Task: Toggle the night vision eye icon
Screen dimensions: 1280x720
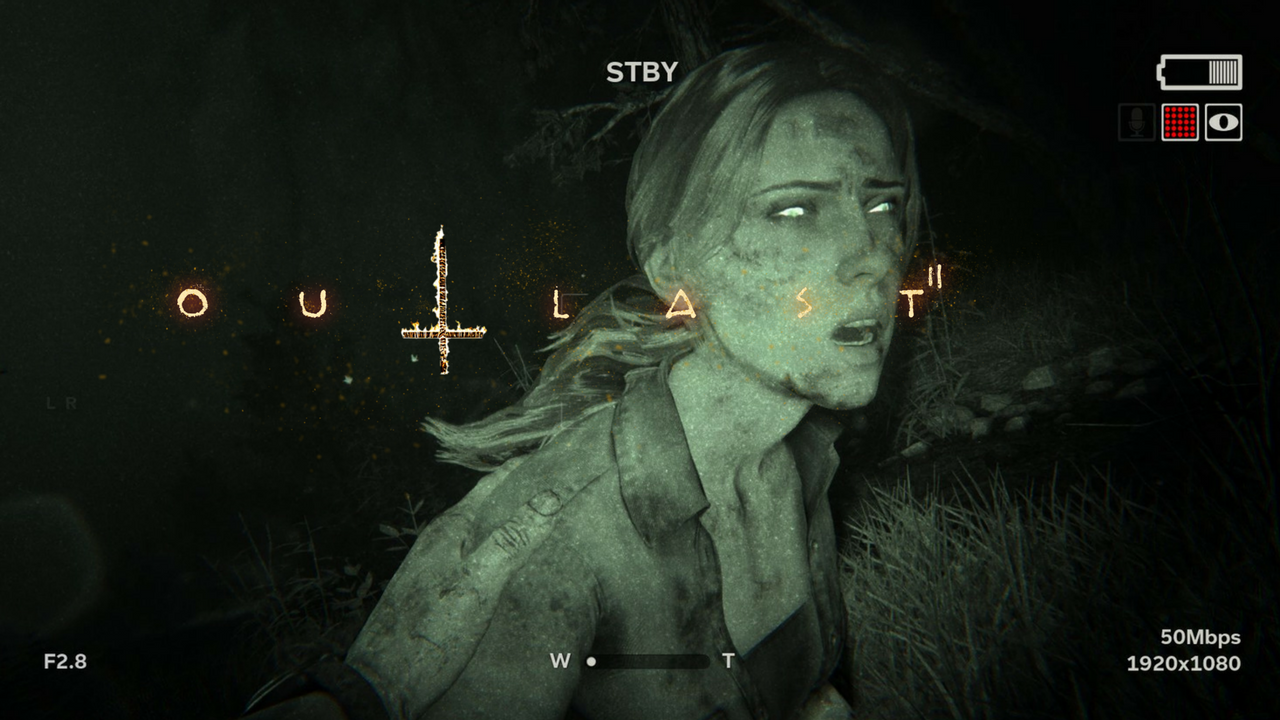Action: 1223,123
